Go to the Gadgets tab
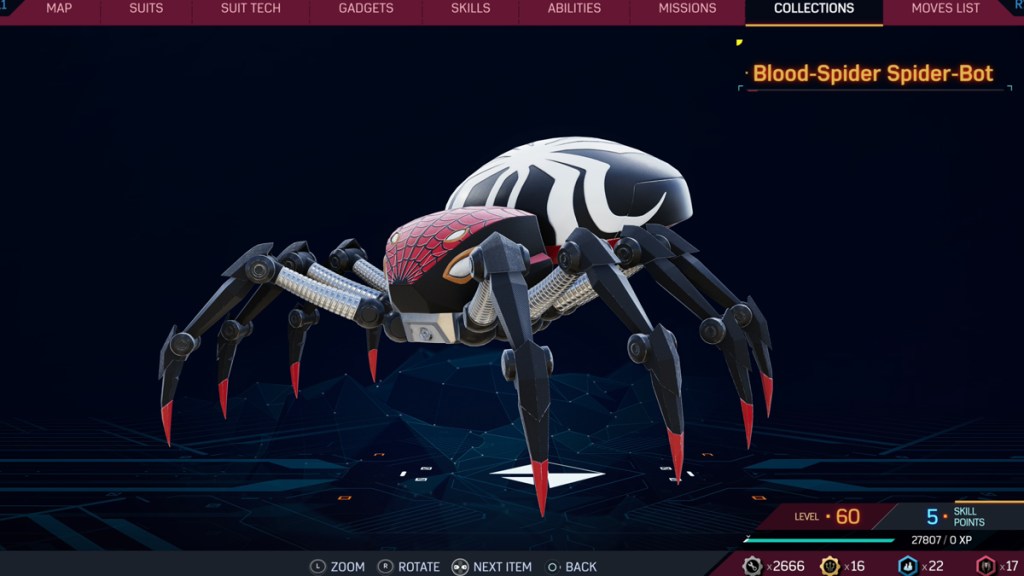The width and height of the screenshot is (1024, 576). pyautogui.click(x=366, y=9)
